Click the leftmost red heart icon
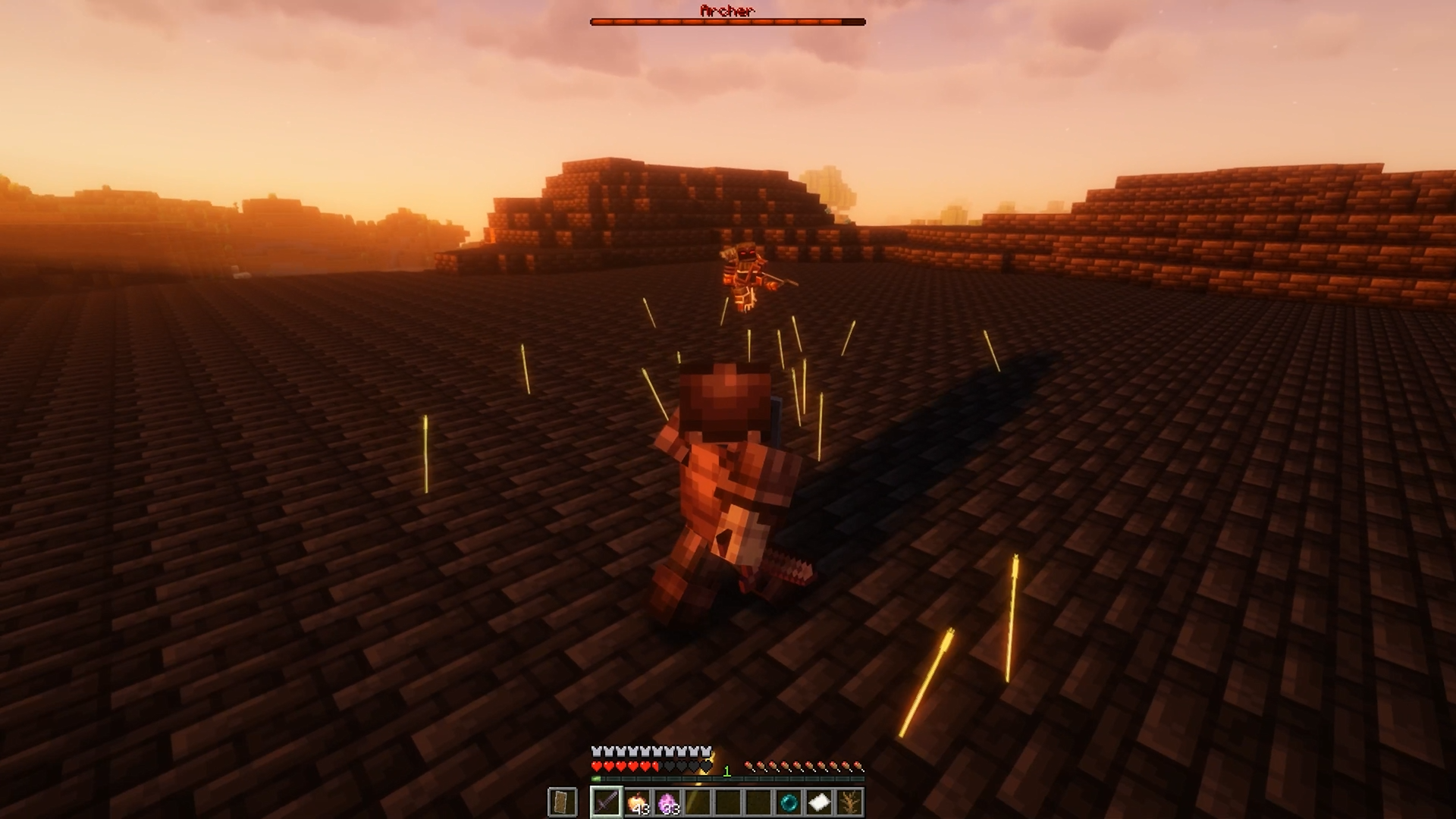Screen dimensions: 1456x819 (596, 766)
